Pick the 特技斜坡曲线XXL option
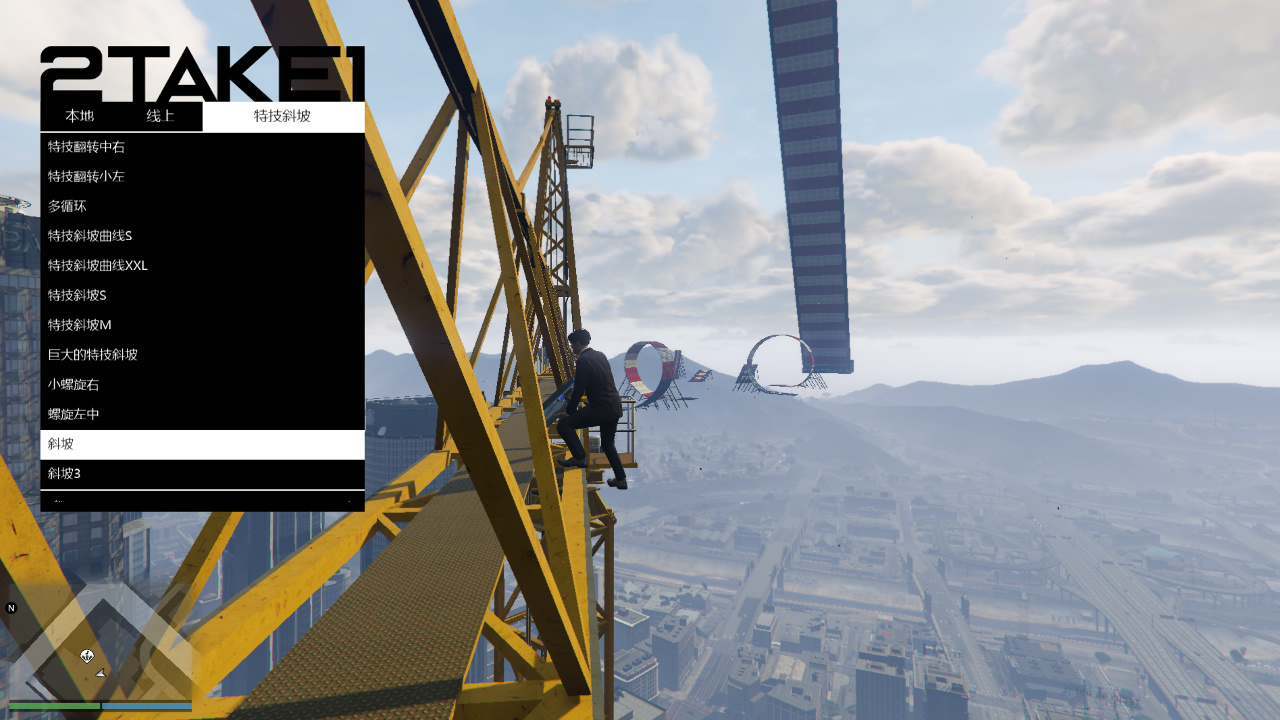This screenshot has width=1280, height=720. (202, 266)
